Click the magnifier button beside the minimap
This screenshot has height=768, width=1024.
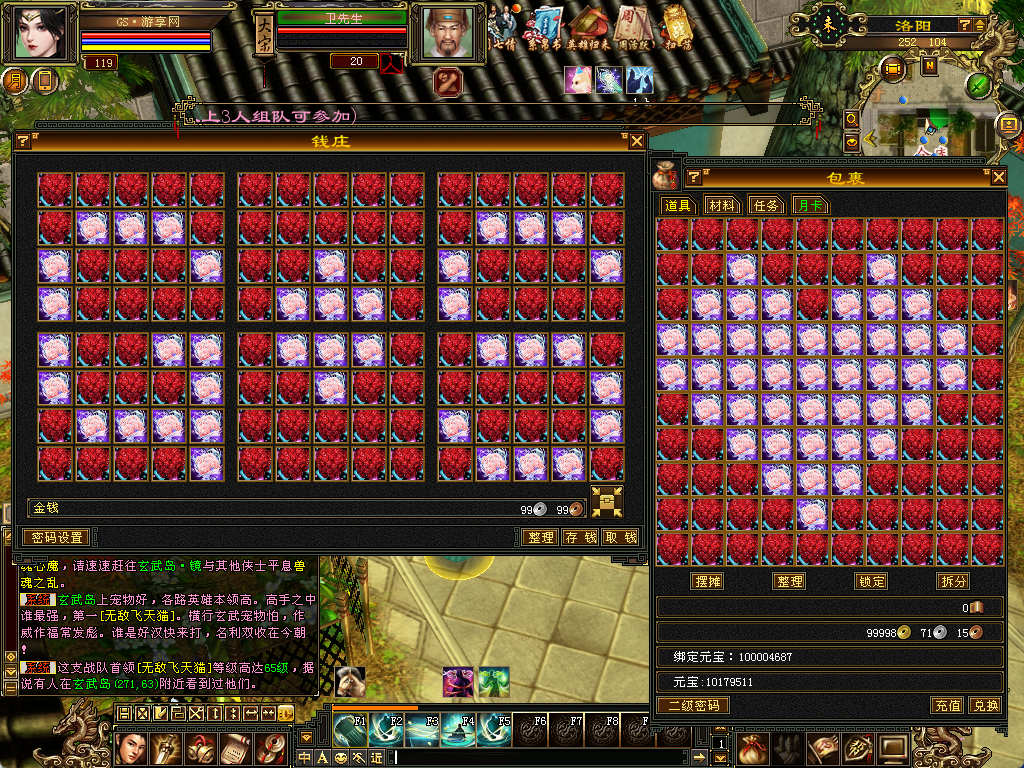click(852, 118)
